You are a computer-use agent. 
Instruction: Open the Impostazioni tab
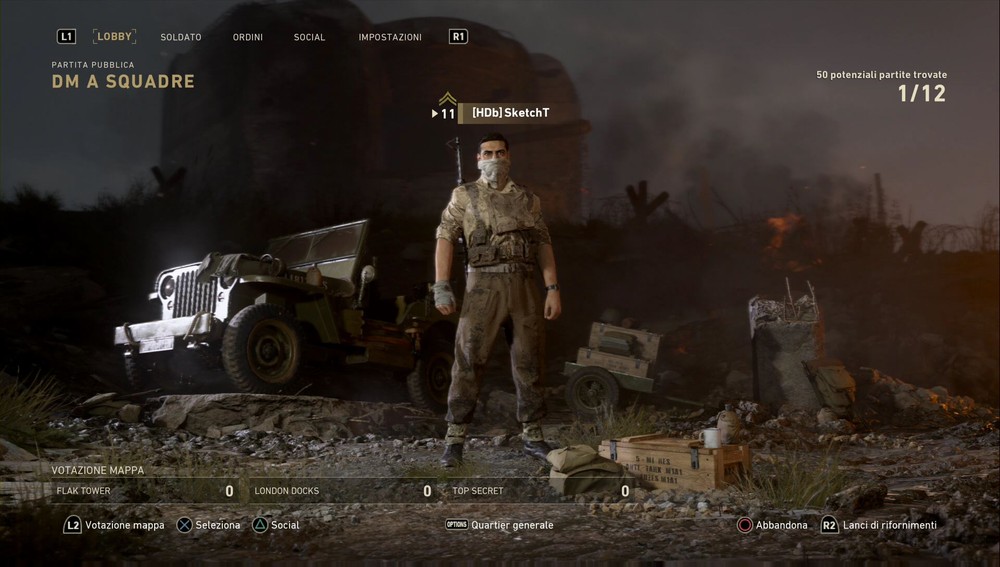(390, 37)
